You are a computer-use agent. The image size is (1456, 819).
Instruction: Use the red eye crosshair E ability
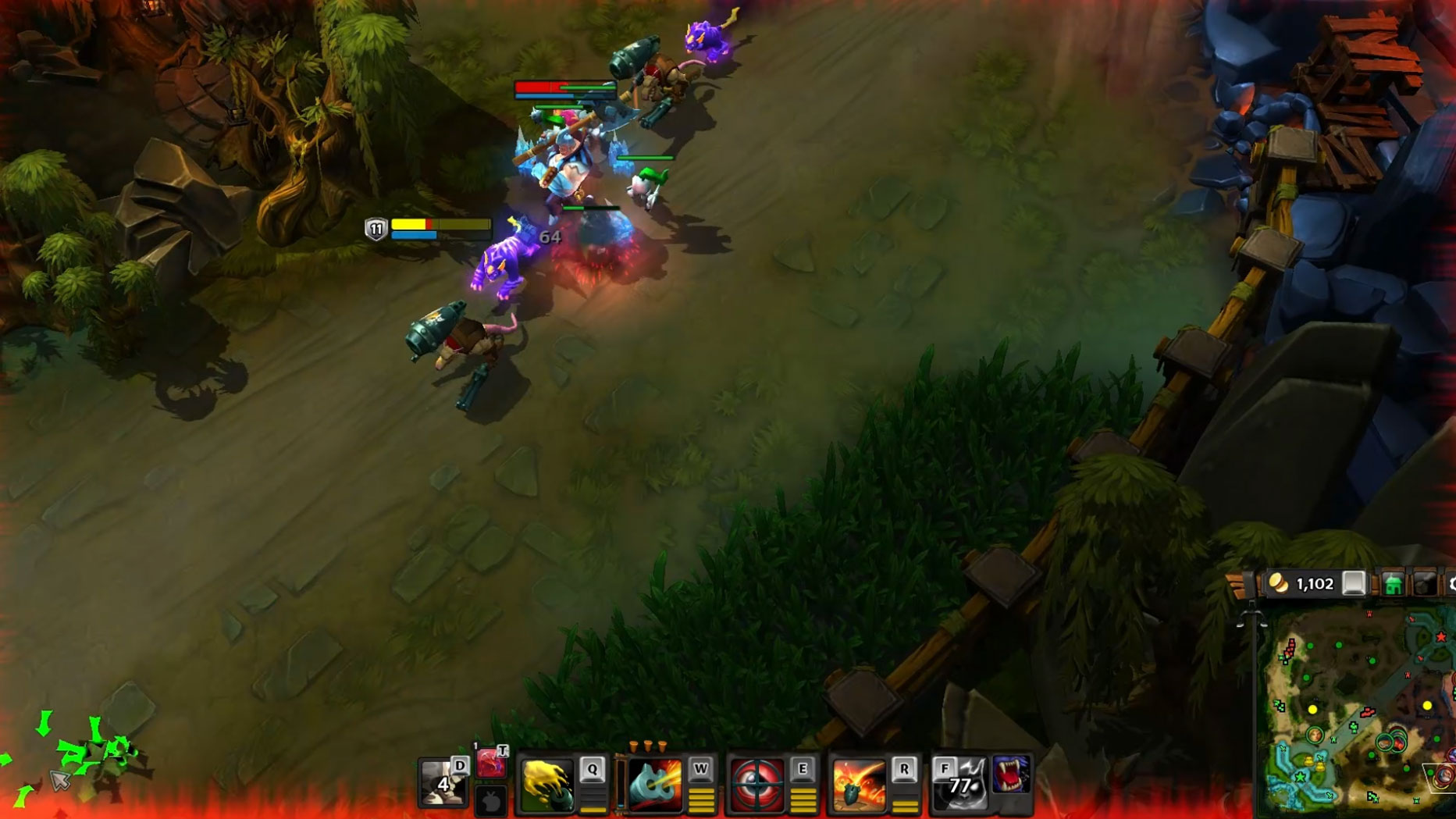[x=756, y=784]
